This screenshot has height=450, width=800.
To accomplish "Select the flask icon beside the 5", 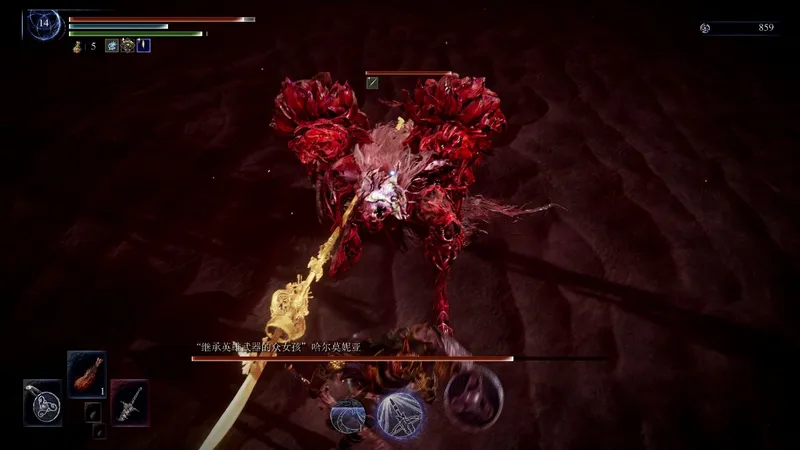I will tap(76, 46).
